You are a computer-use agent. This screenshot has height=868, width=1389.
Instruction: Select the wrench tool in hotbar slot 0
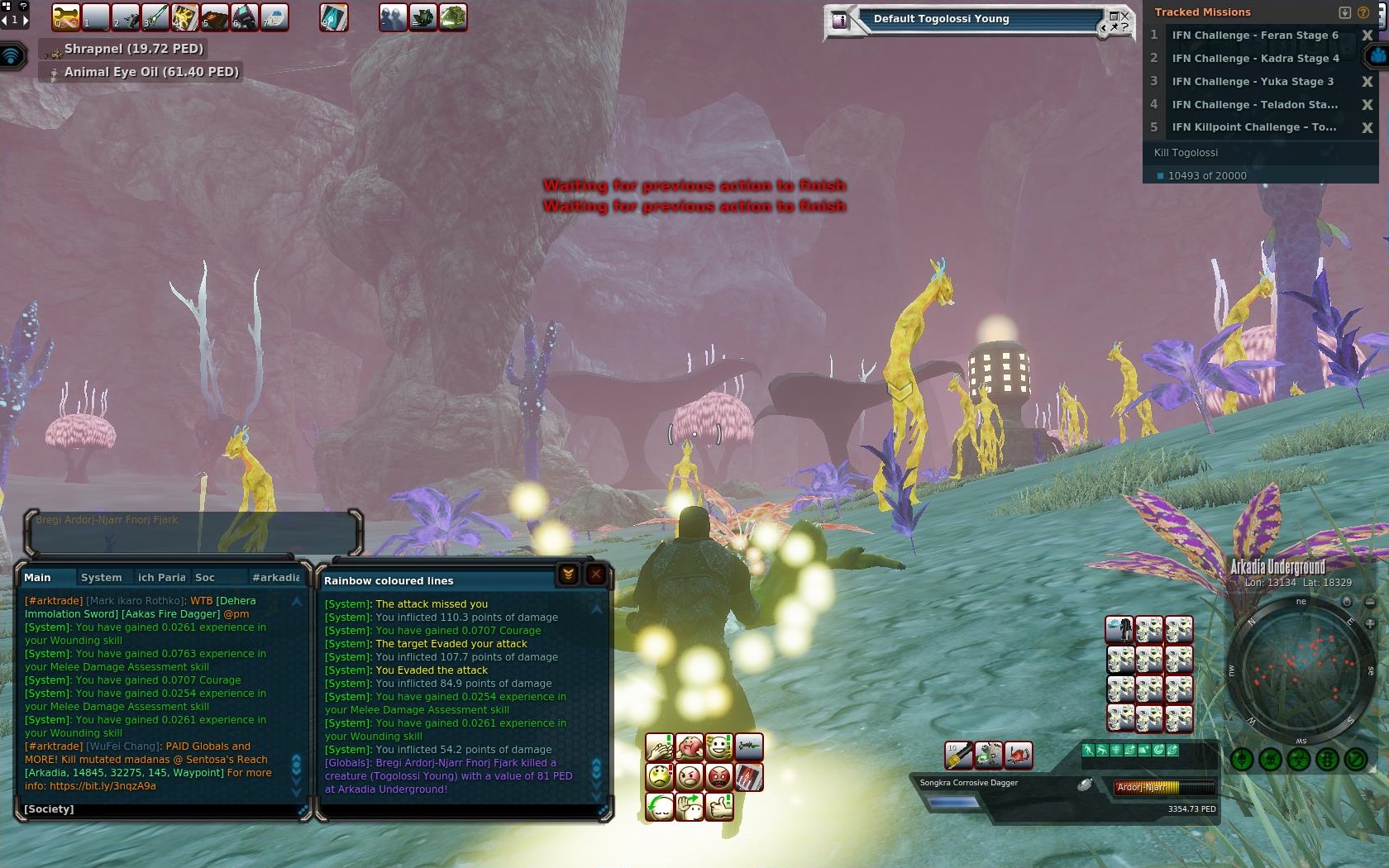point(66,17)
